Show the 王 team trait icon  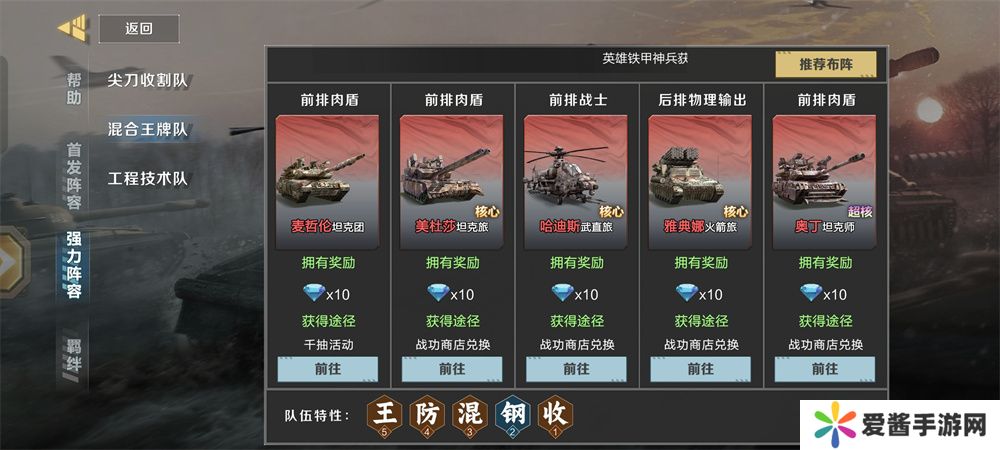pyautogui.click(x=384, y=413)
